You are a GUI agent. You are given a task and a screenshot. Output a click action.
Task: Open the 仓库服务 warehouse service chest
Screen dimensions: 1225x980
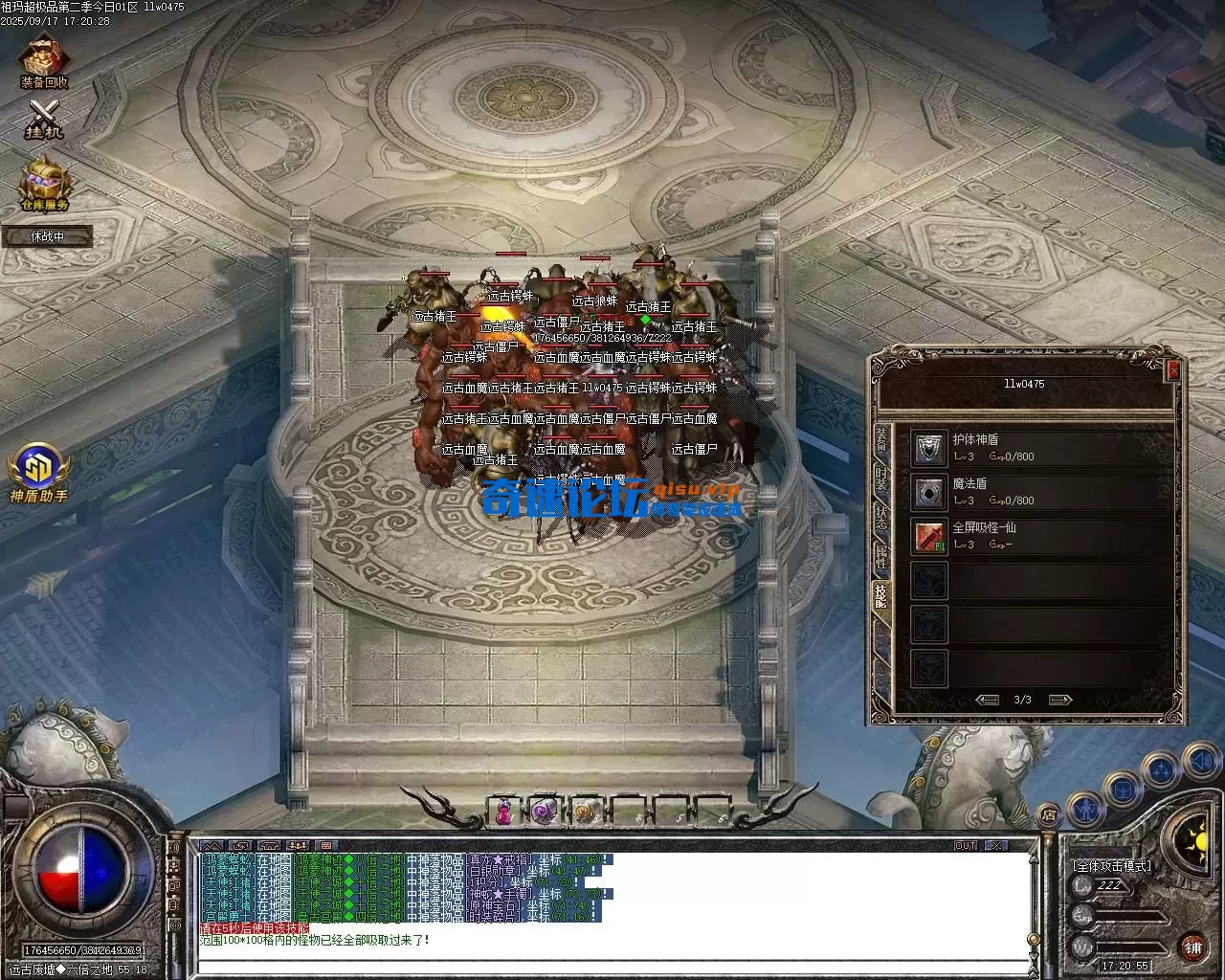click(45, 182)
